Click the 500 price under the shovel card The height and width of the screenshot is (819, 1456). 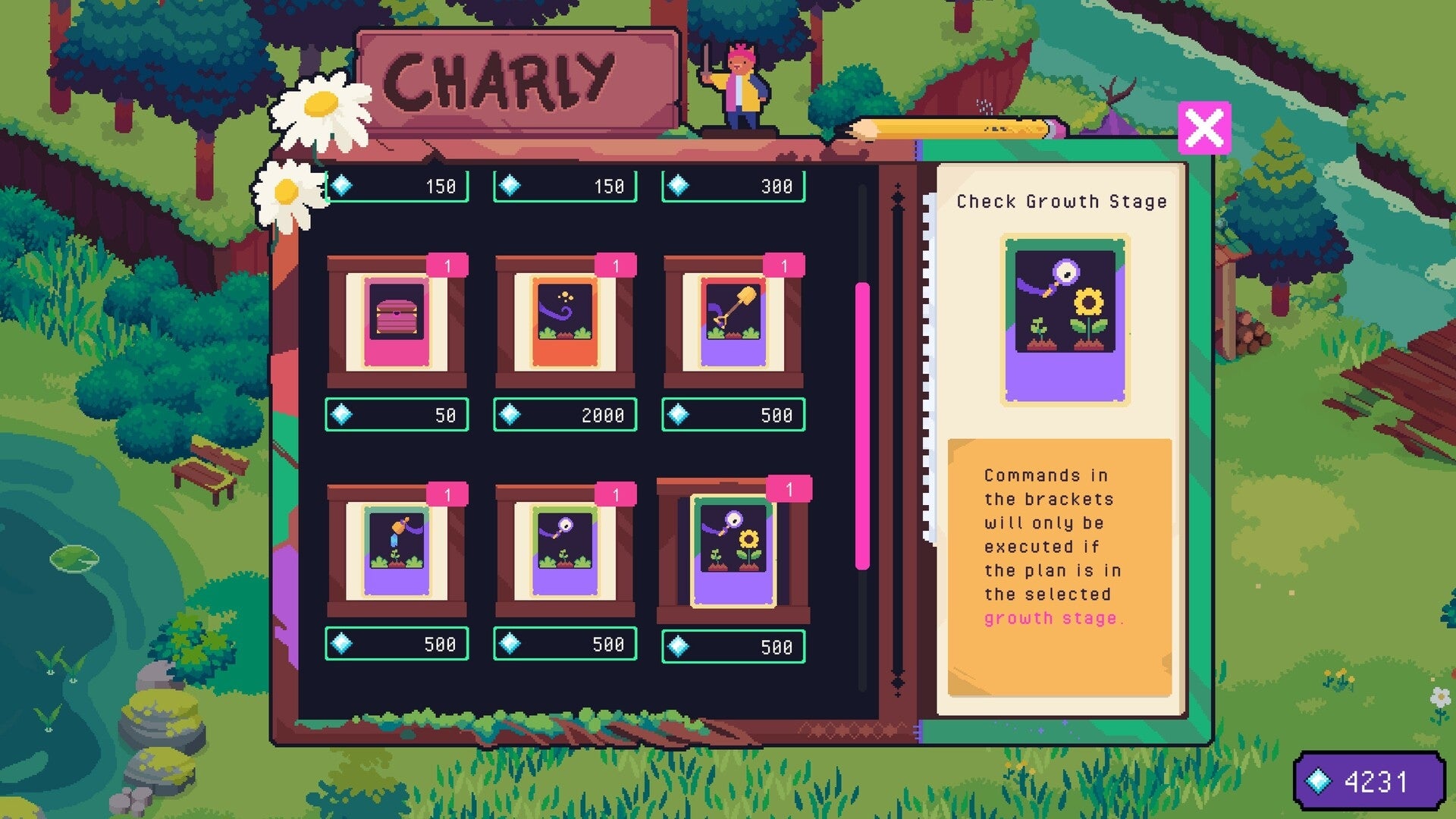click(734, 416)
